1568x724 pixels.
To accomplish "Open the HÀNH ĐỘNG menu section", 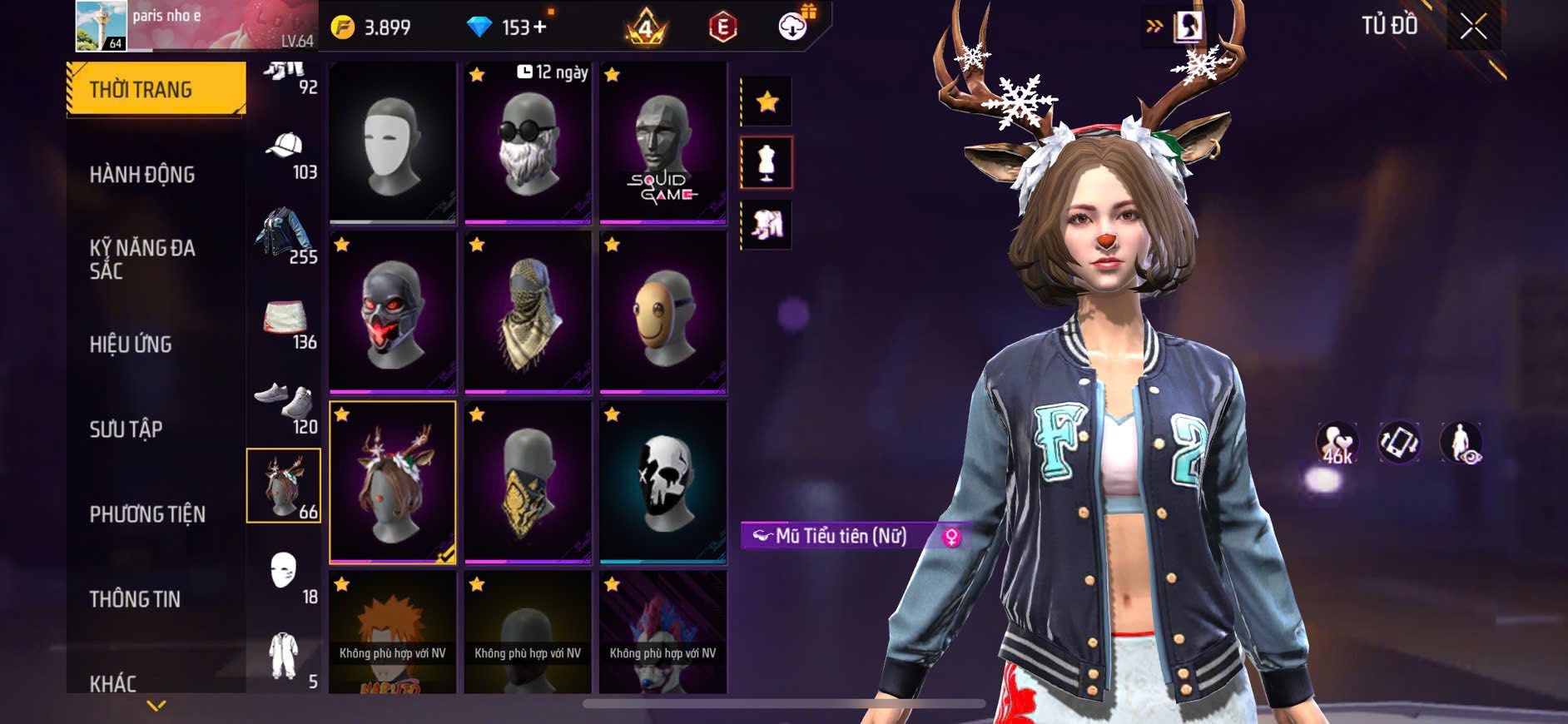I will 142,175.
